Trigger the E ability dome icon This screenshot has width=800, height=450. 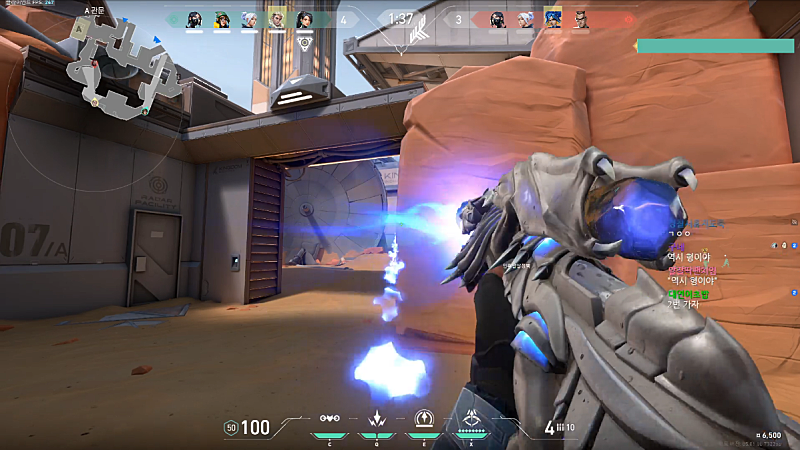click(x=423, y=419)
